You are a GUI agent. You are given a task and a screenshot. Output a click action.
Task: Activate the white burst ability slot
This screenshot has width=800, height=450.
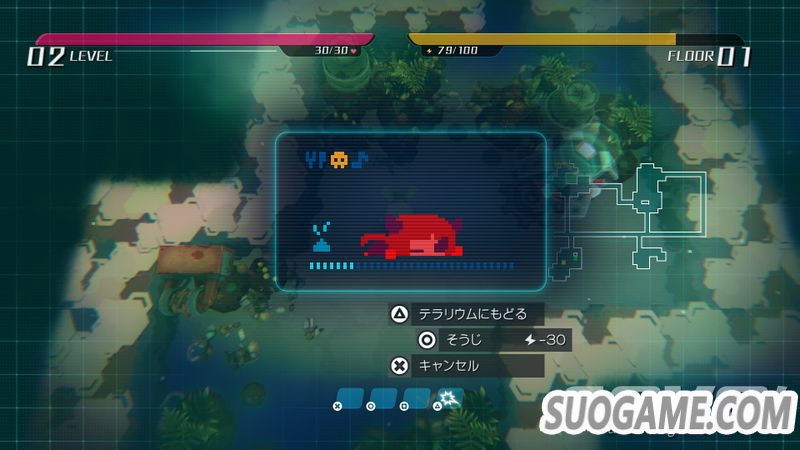[451, 398]
